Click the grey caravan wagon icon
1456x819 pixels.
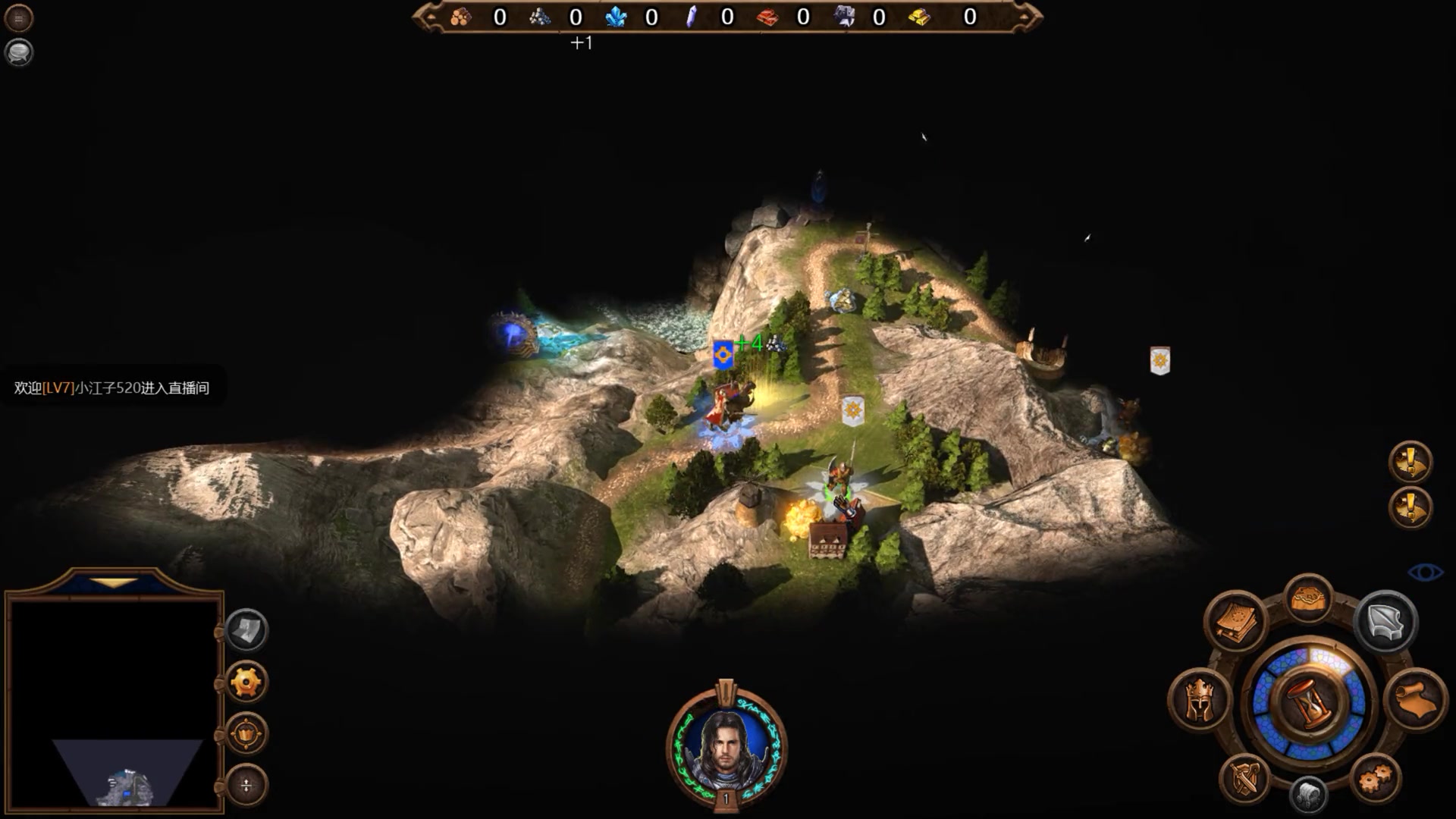coord(1308,795)
